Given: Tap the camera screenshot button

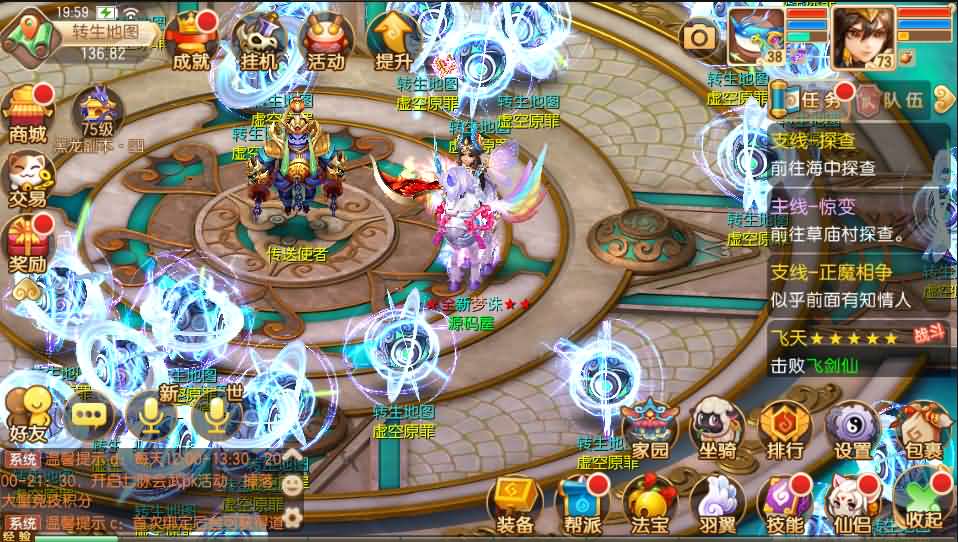Looking at the screenshot, I should (700, 38).
